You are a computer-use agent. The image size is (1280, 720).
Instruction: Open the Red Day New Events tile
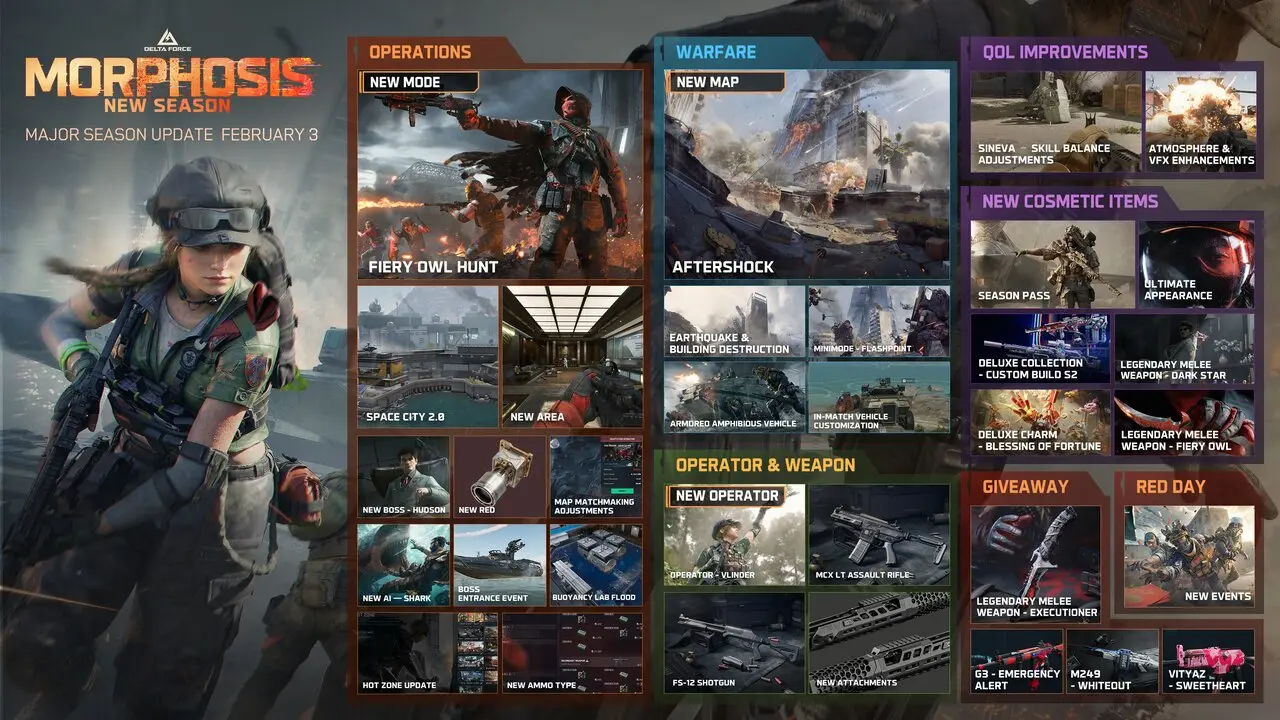pyautogui.click(x=1189, y=556)
